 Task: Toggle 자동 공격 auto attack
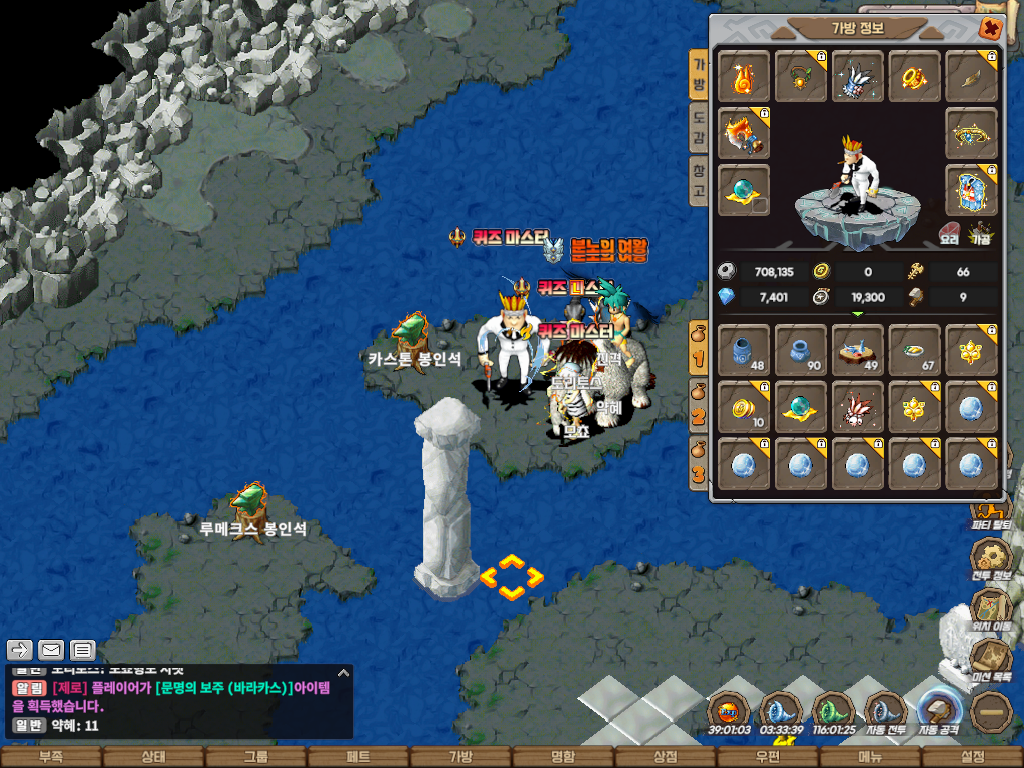tap(939, 714)
